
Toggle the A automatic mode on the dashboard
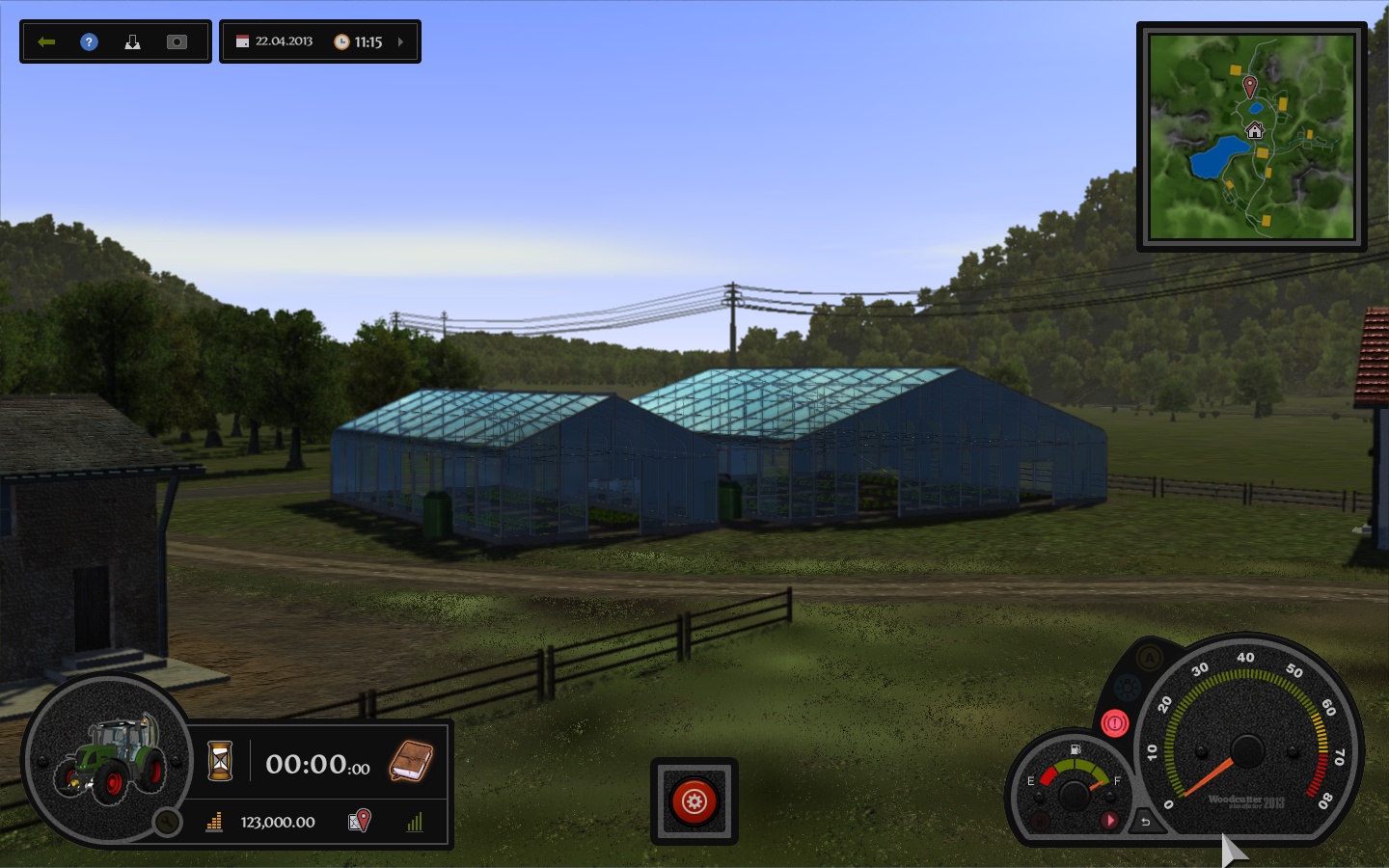[x=1149, y=658]
